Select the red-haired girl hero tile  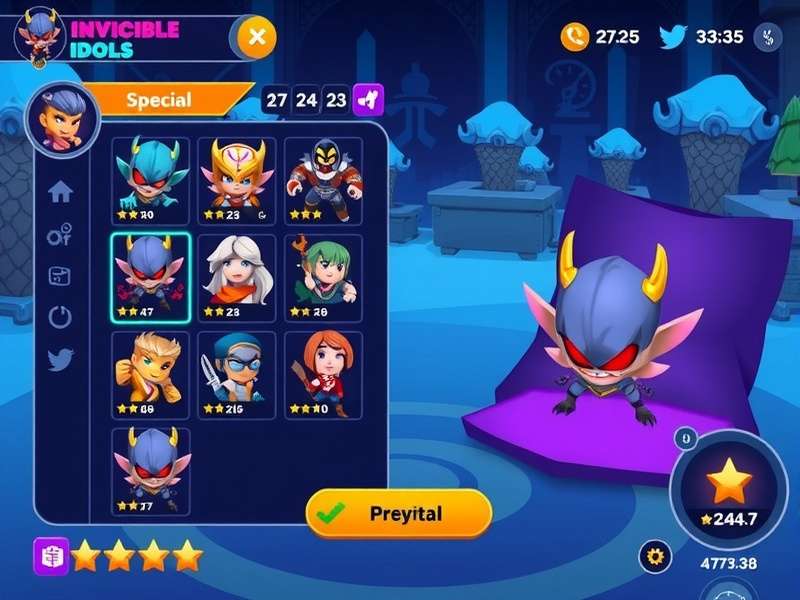tap(323, 374)
